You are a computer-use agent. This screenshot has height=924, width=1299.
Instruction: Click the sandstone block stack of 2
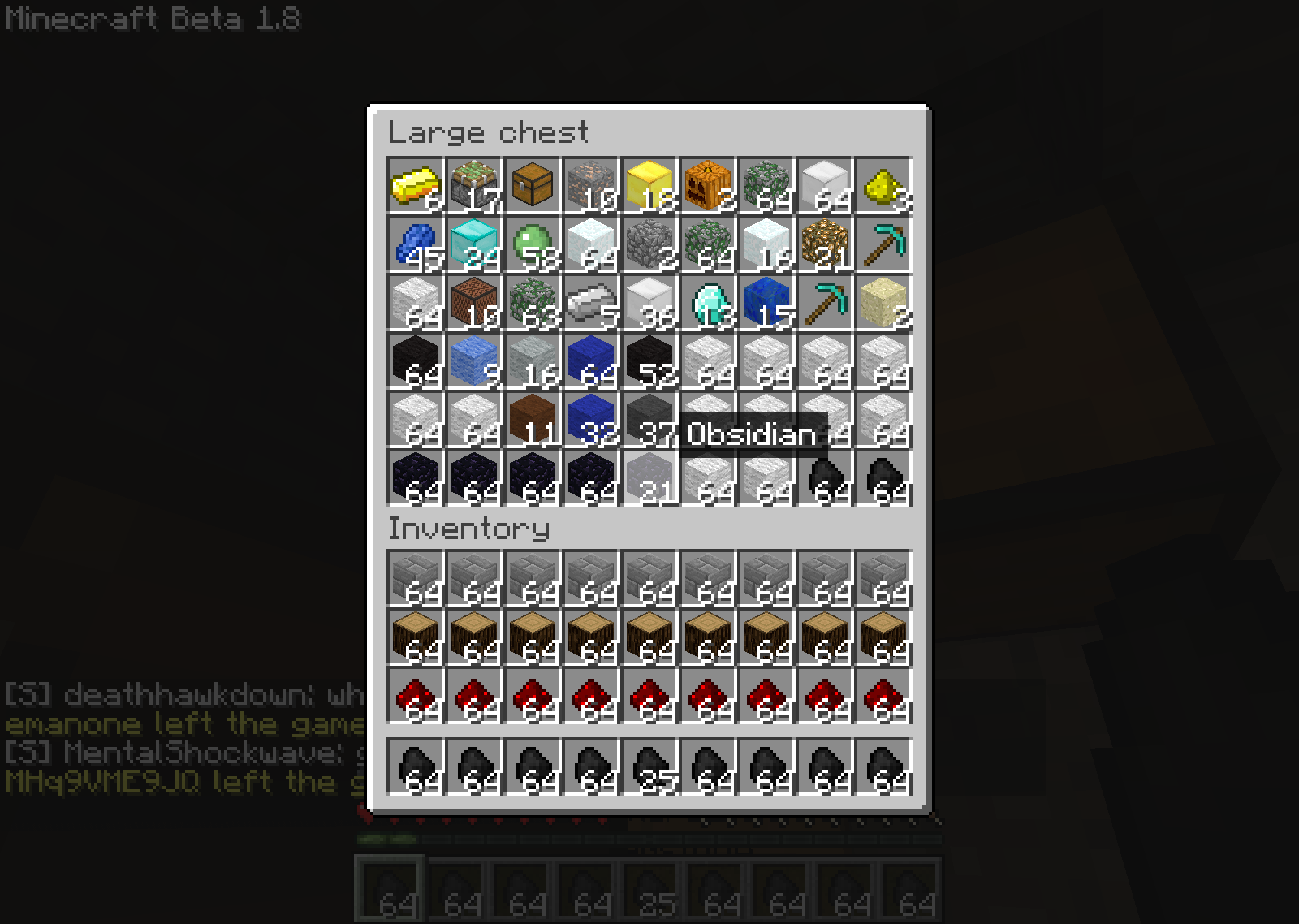click(x=882, y=302)
